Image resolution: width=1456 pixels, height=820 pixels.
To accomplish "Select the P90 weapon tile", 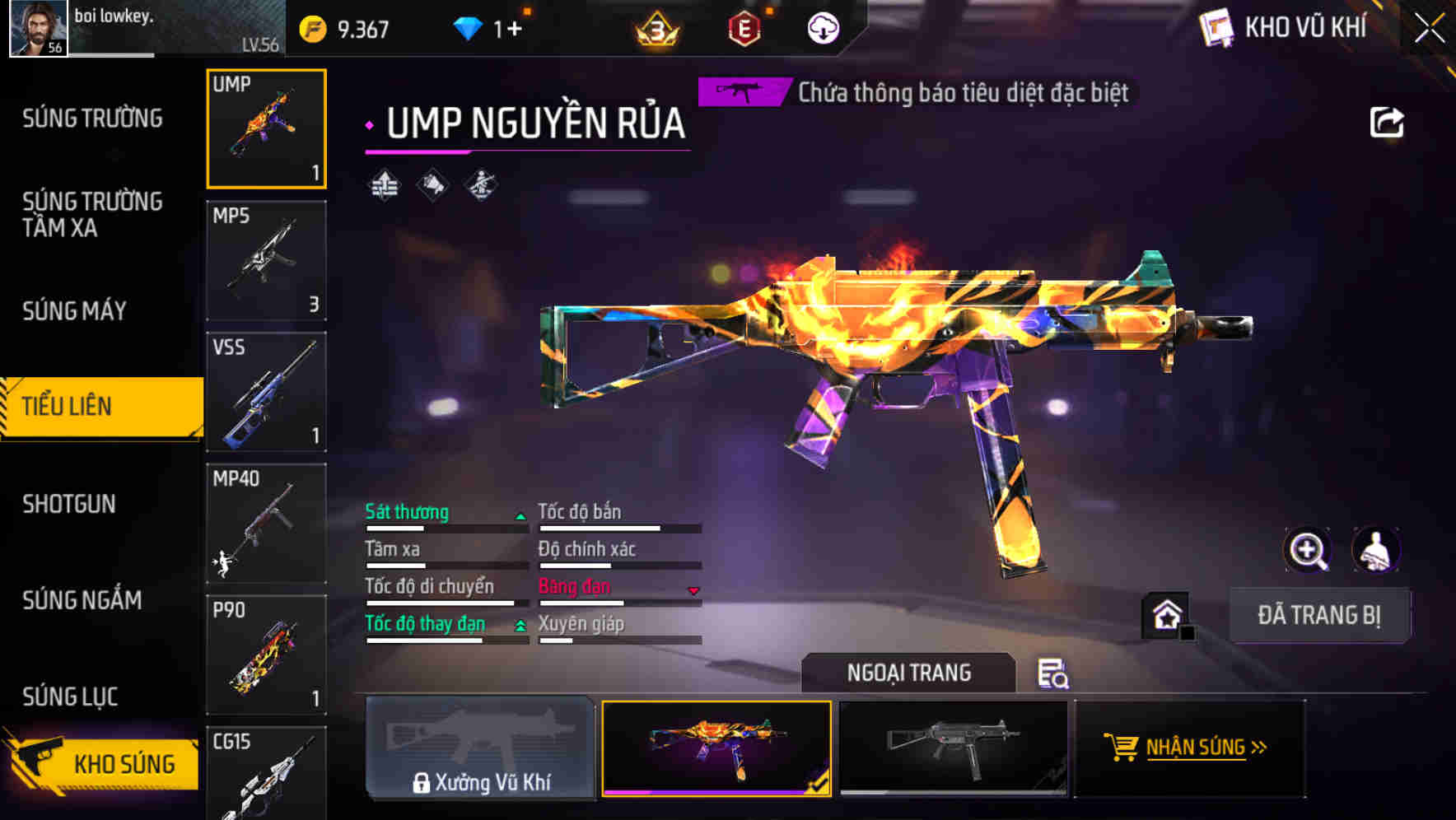I will [266, 655].
